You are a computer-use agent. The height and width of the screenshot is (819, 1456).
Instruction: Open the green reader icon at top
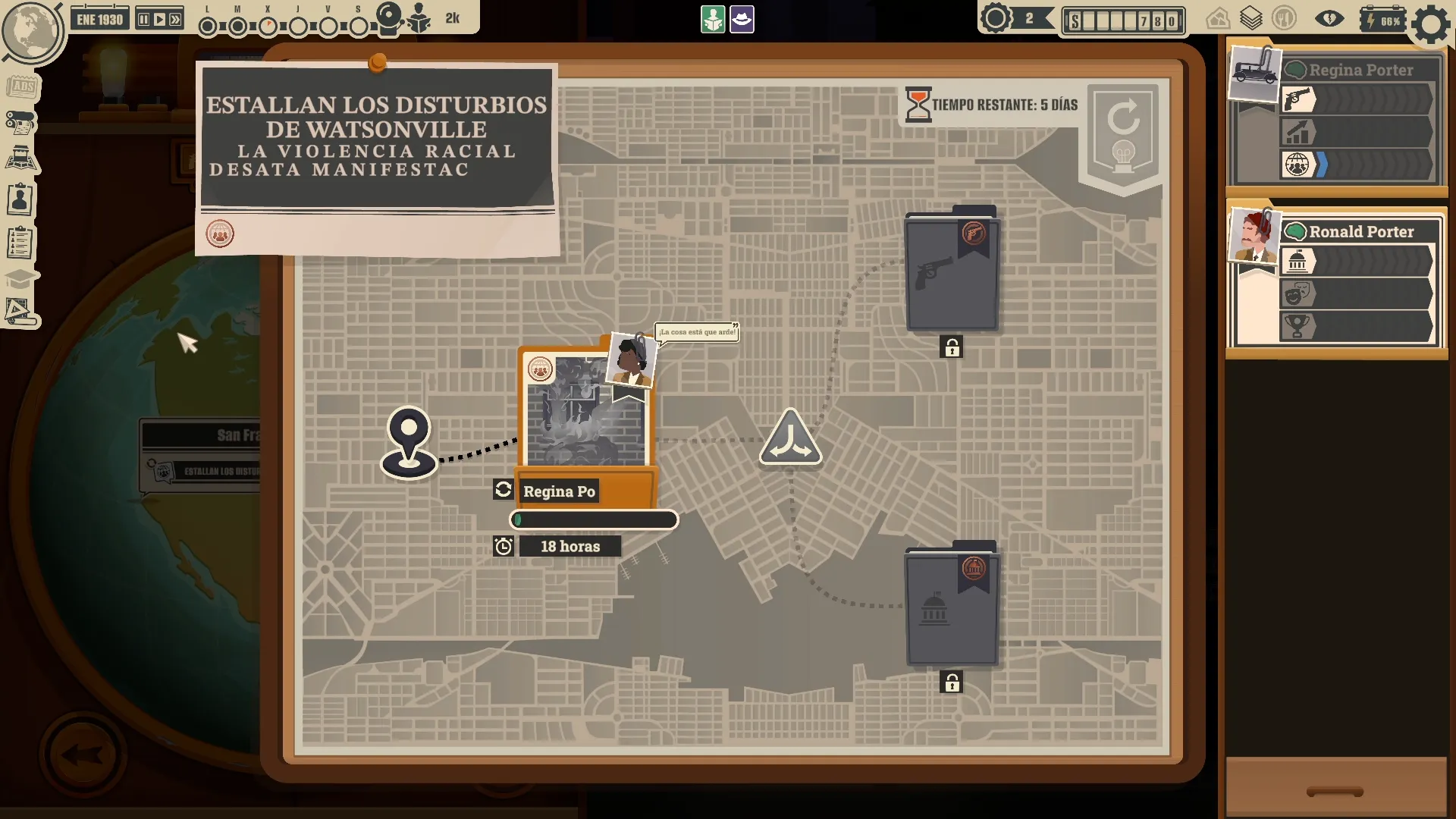pyautogui.click(x=713, y=20)
